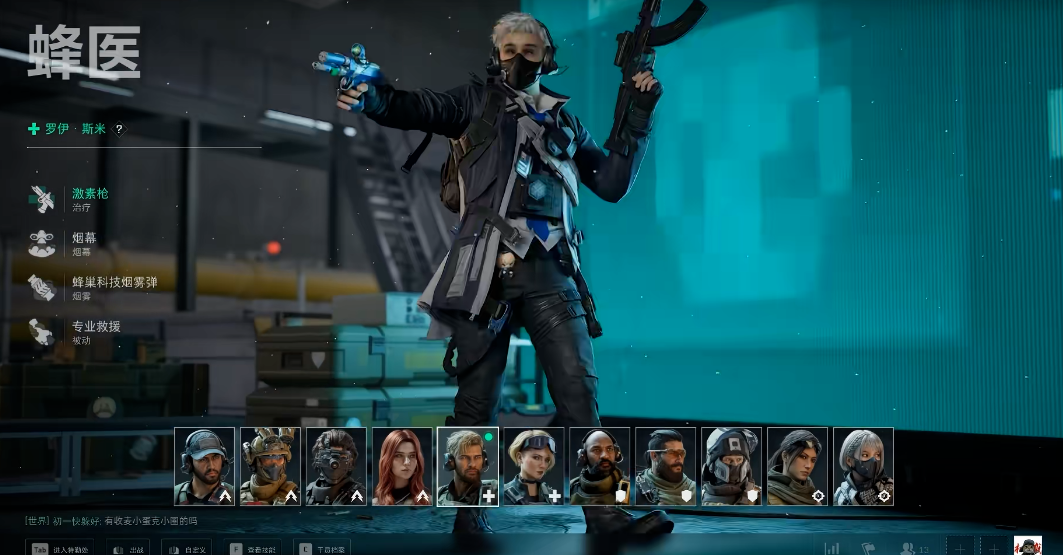Open the question mark help next to 罗伊·斯米
Screen dimensions: 1063x555
point(119,129)
